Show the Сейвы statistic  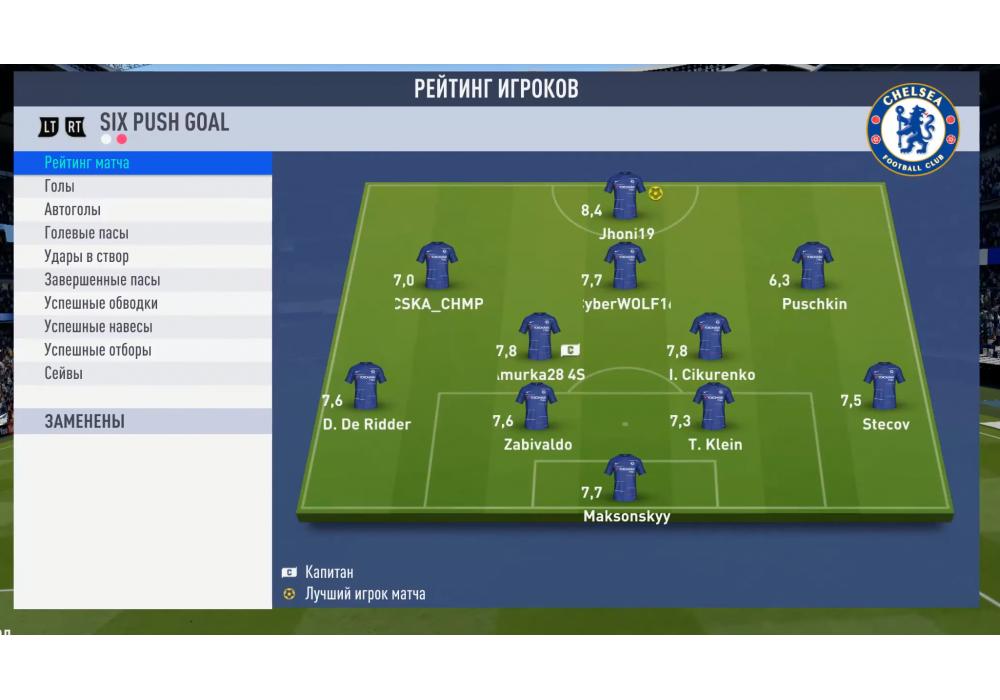pos(142,373)
